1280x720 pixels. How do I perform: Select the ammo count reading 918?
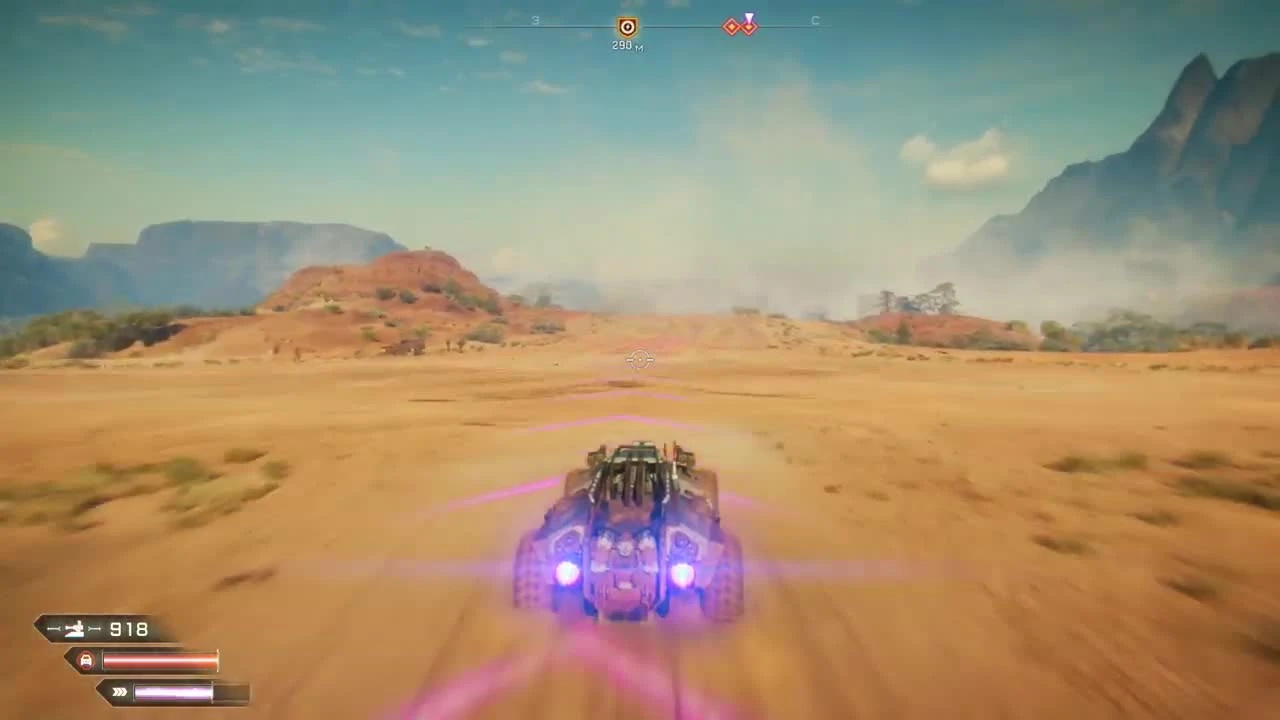(128, 629)
